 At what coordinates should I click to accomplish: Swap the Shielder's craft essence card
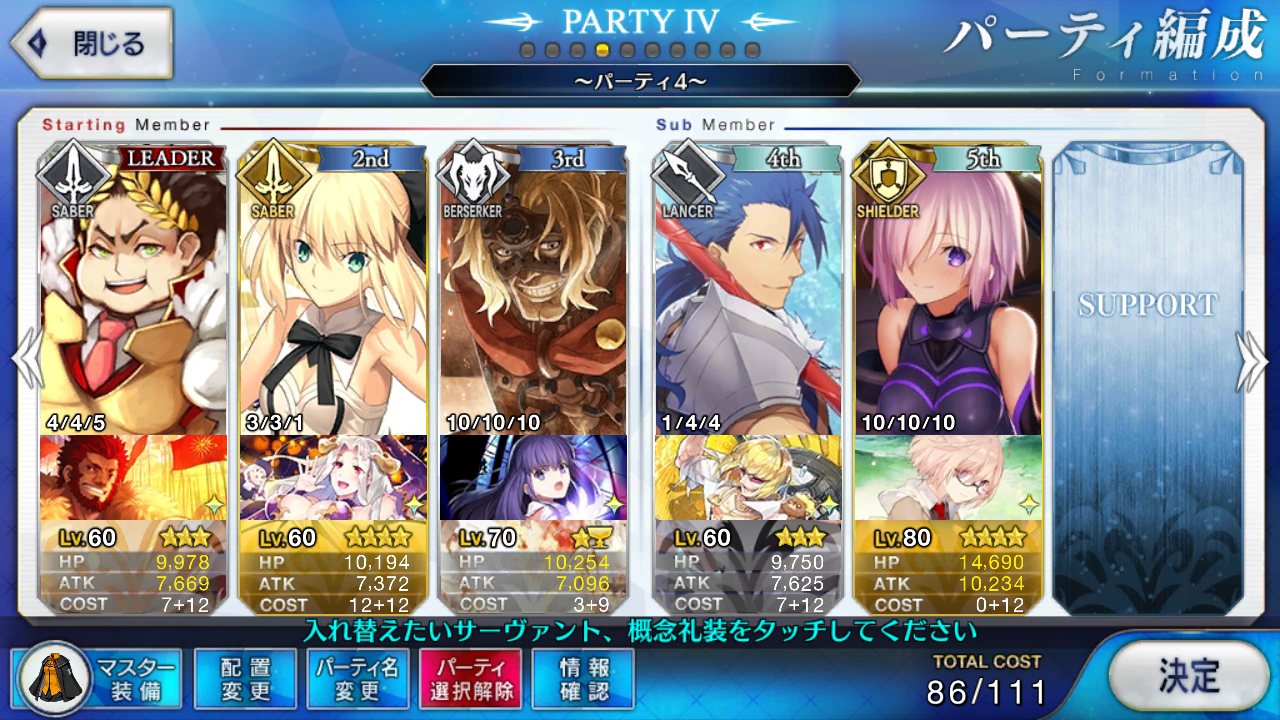coord(947,478)
